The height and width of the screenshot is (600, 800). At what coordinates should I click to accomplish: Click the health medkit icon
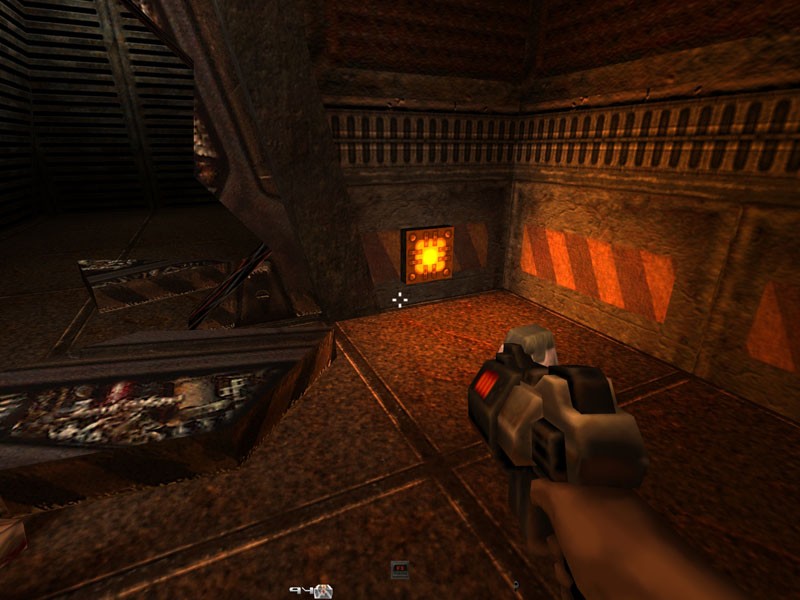pos(324,590)
